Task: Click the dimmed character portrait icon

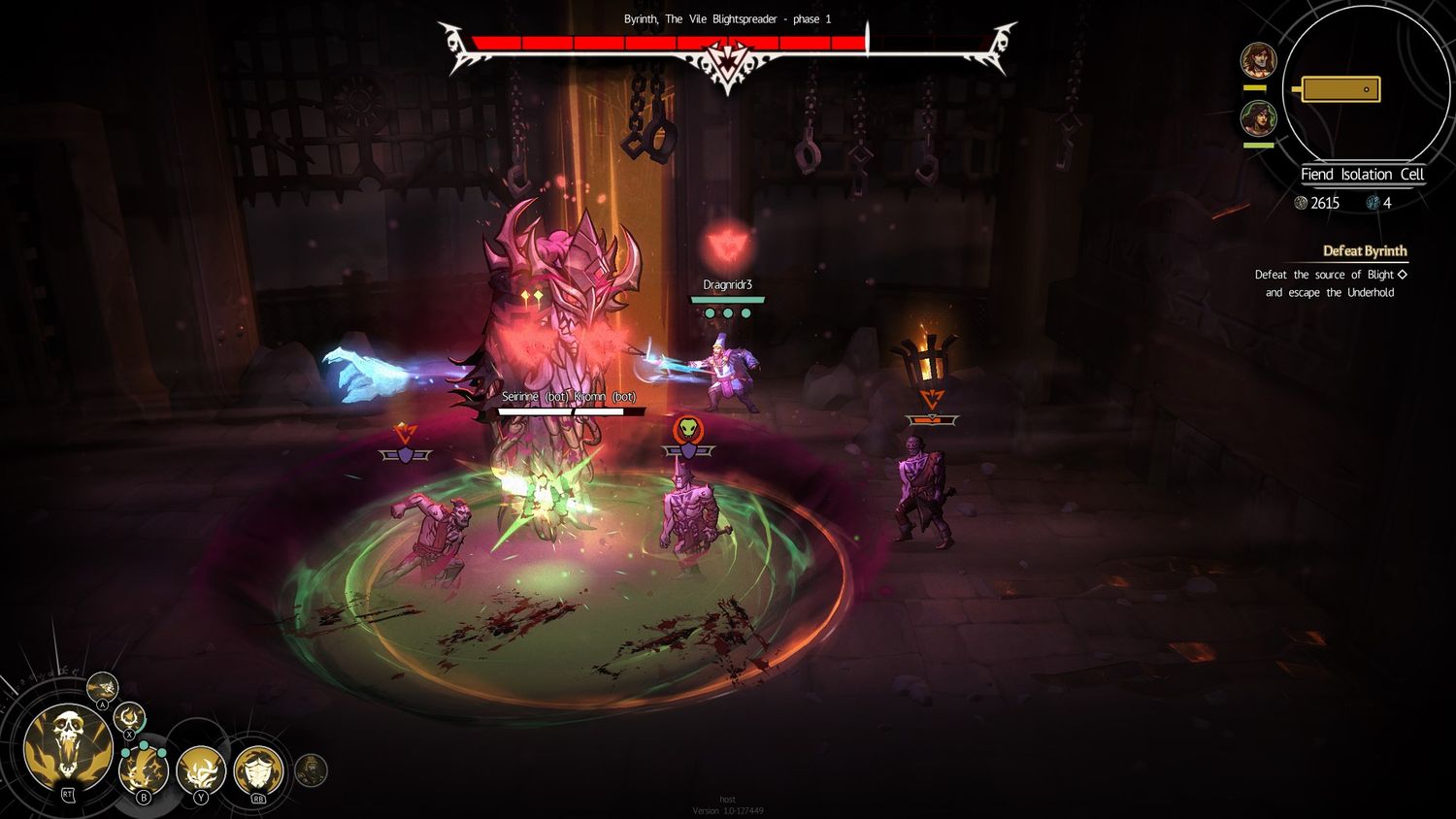Action: 311,770
